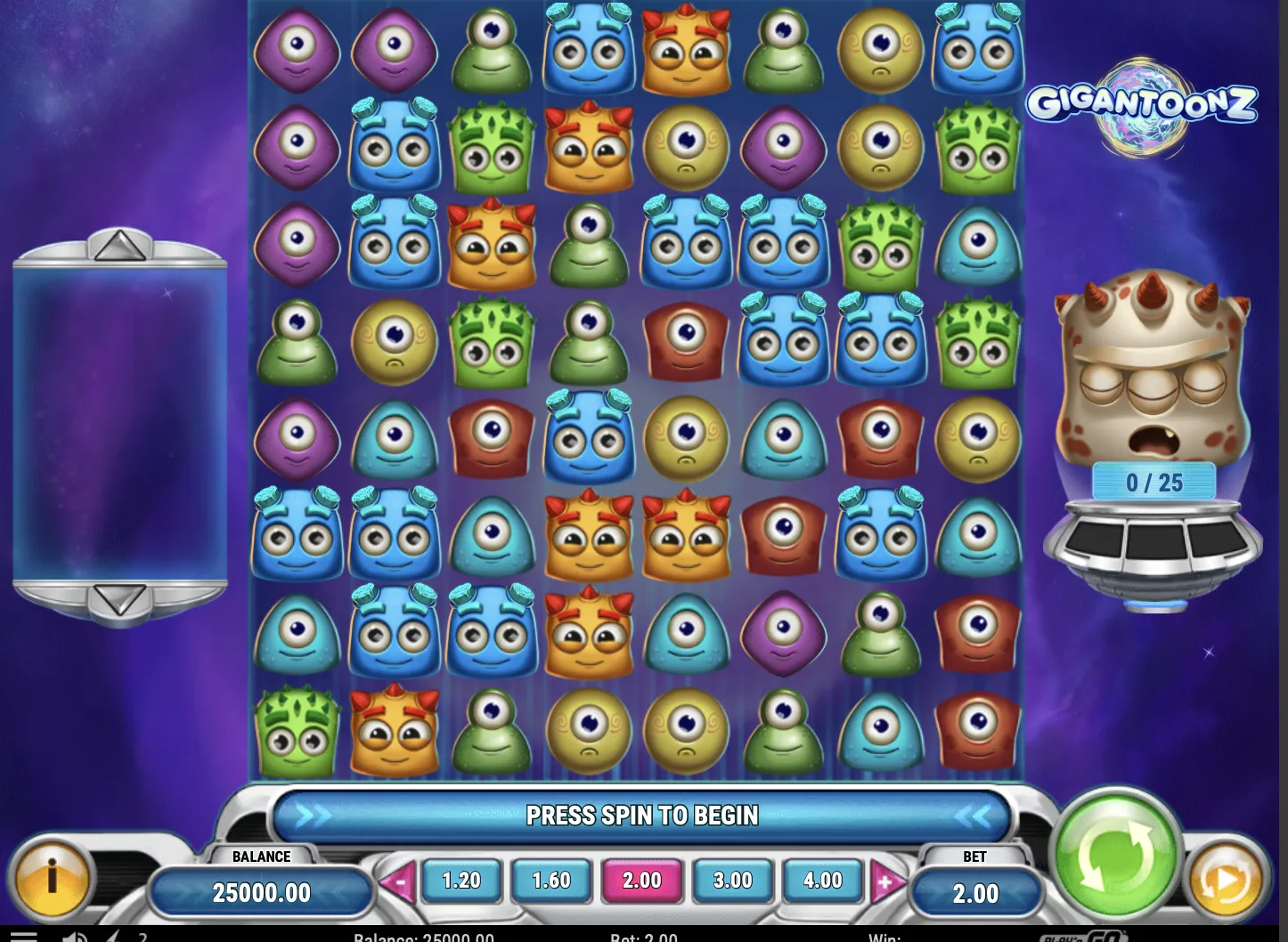Start autoplay with the orange button
1288x942 pixels.
pos(1227,881)
